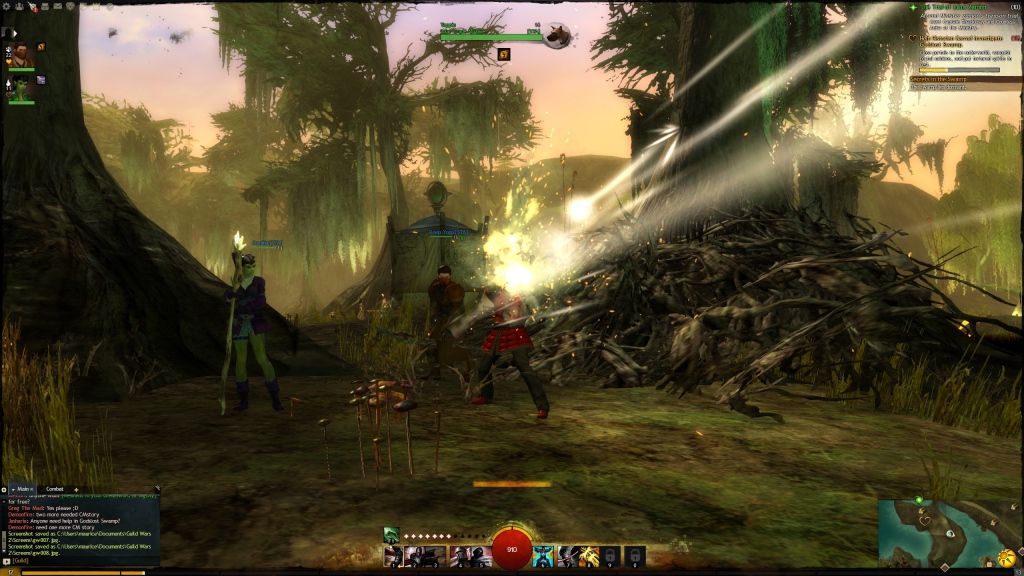
Task: Switch to the Combat chat tab
Action: click(55, 489)
